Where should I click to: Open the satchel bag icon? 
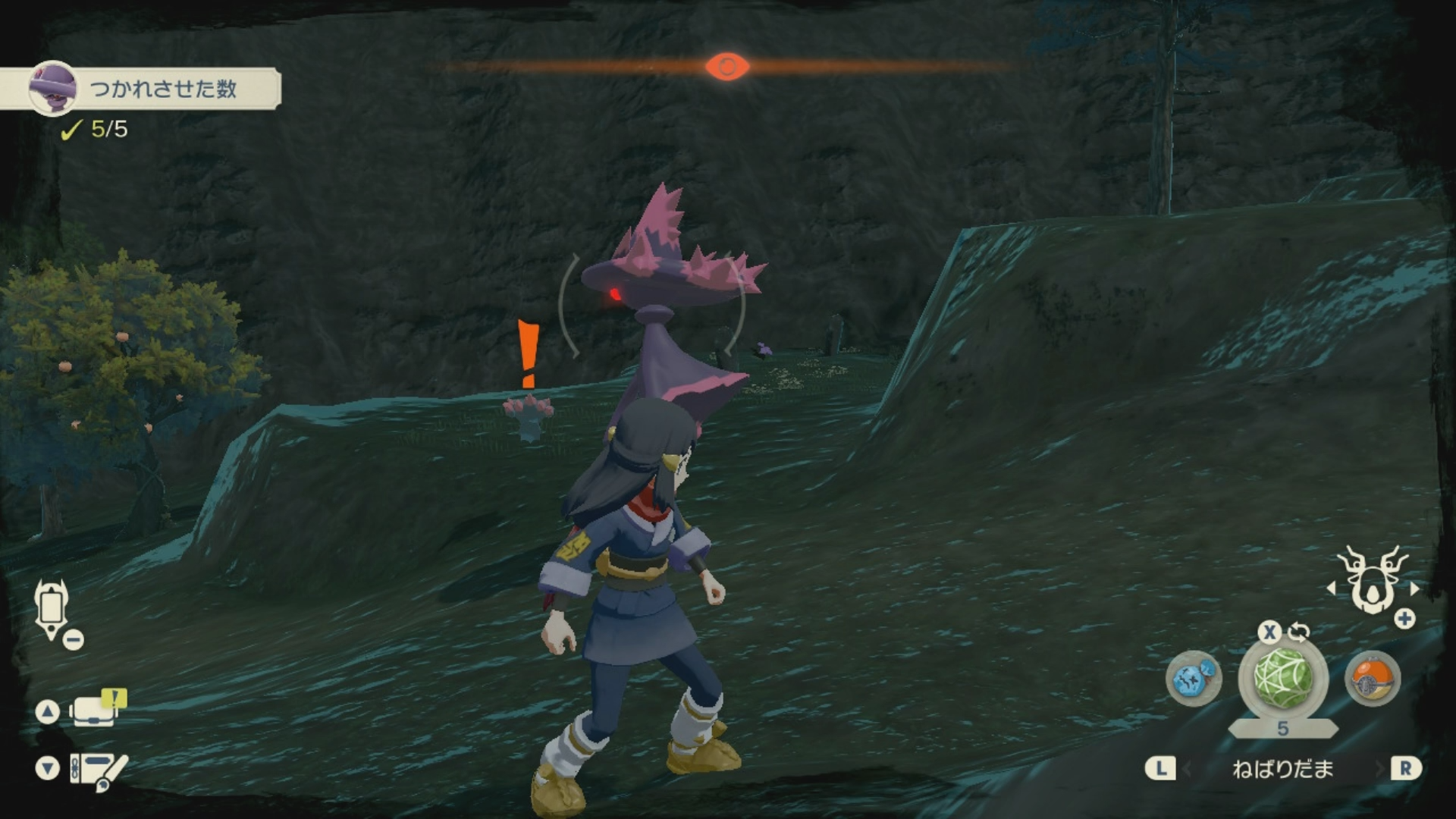pyautogui.click(x=96, y=711)
